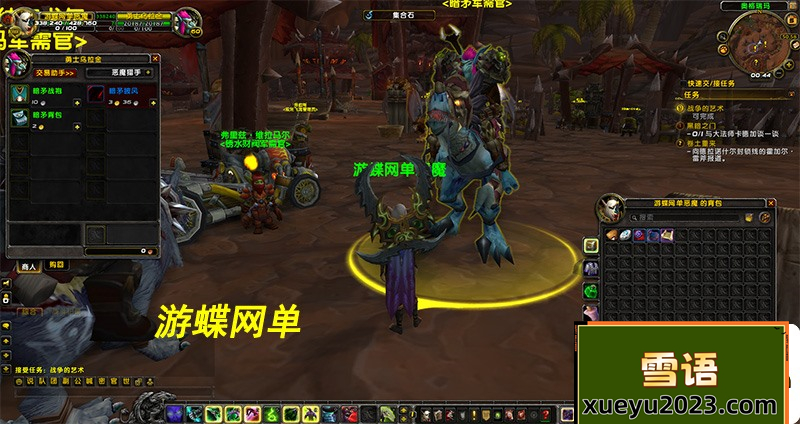Open the 恶魔猎手 filter dropdown
Viewport: 800px width, 424px height.
click(x=118, y=72)
